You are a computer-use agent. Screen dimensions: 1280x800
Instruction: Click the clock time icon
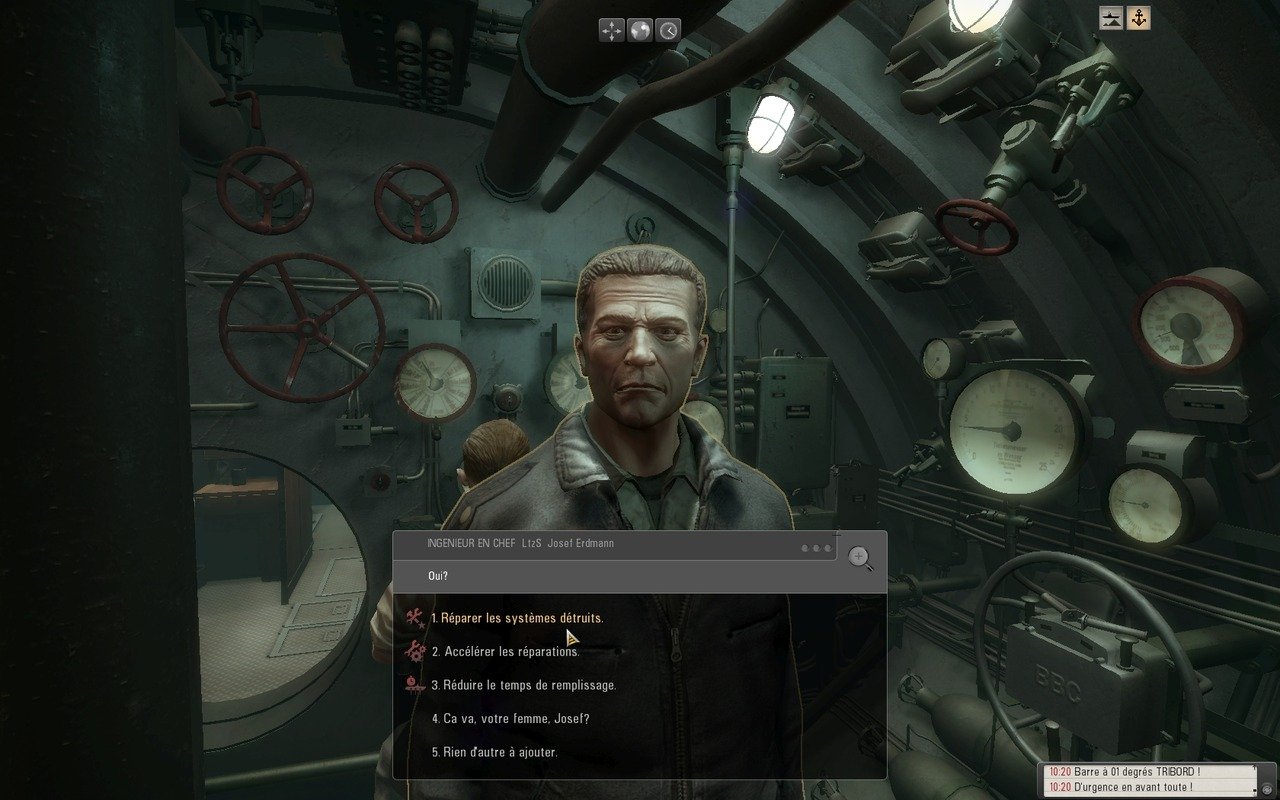pyautogui.click(x=668, y=30)
